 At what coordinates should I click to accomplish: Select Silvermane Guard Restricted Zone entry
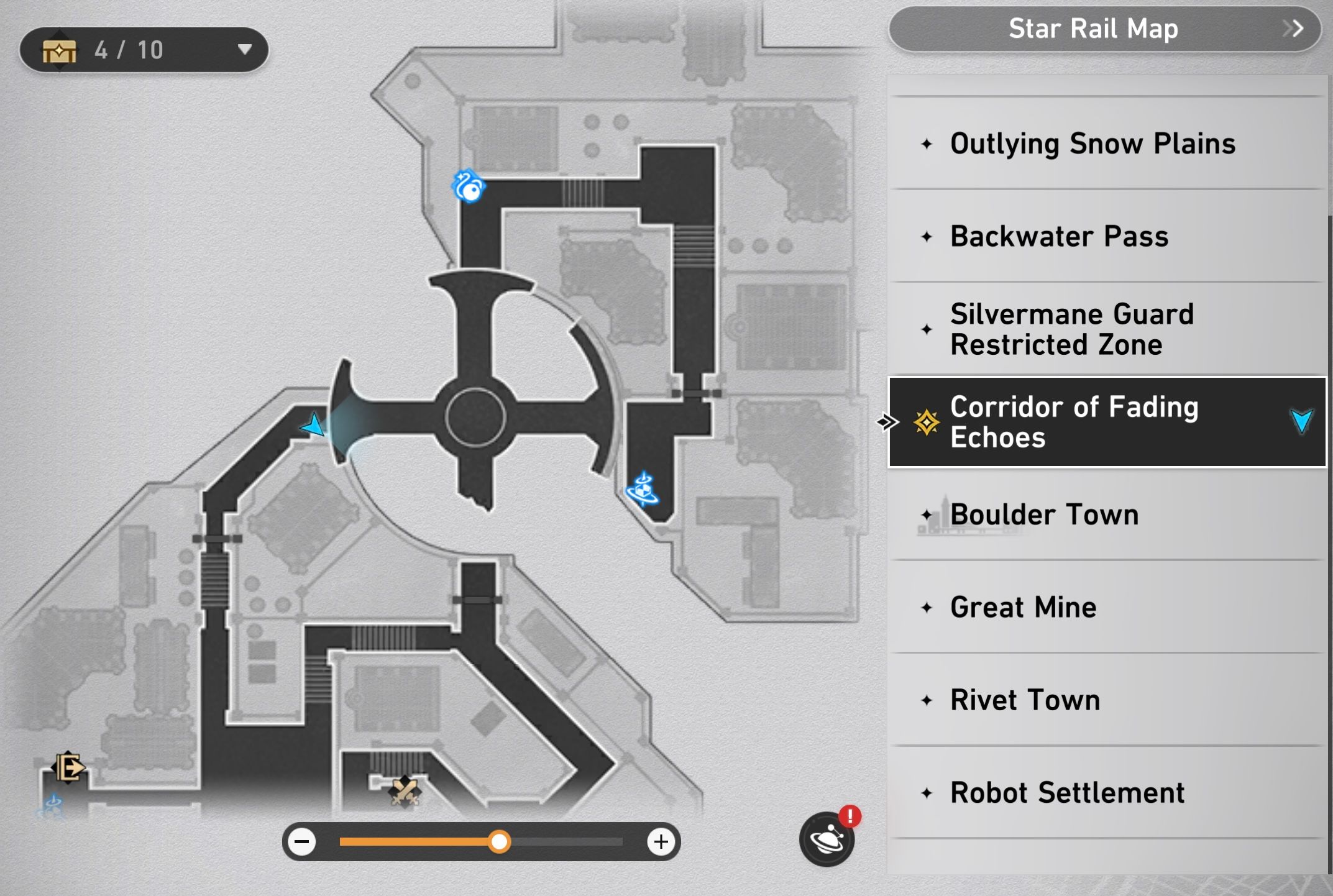point(1070,329)
